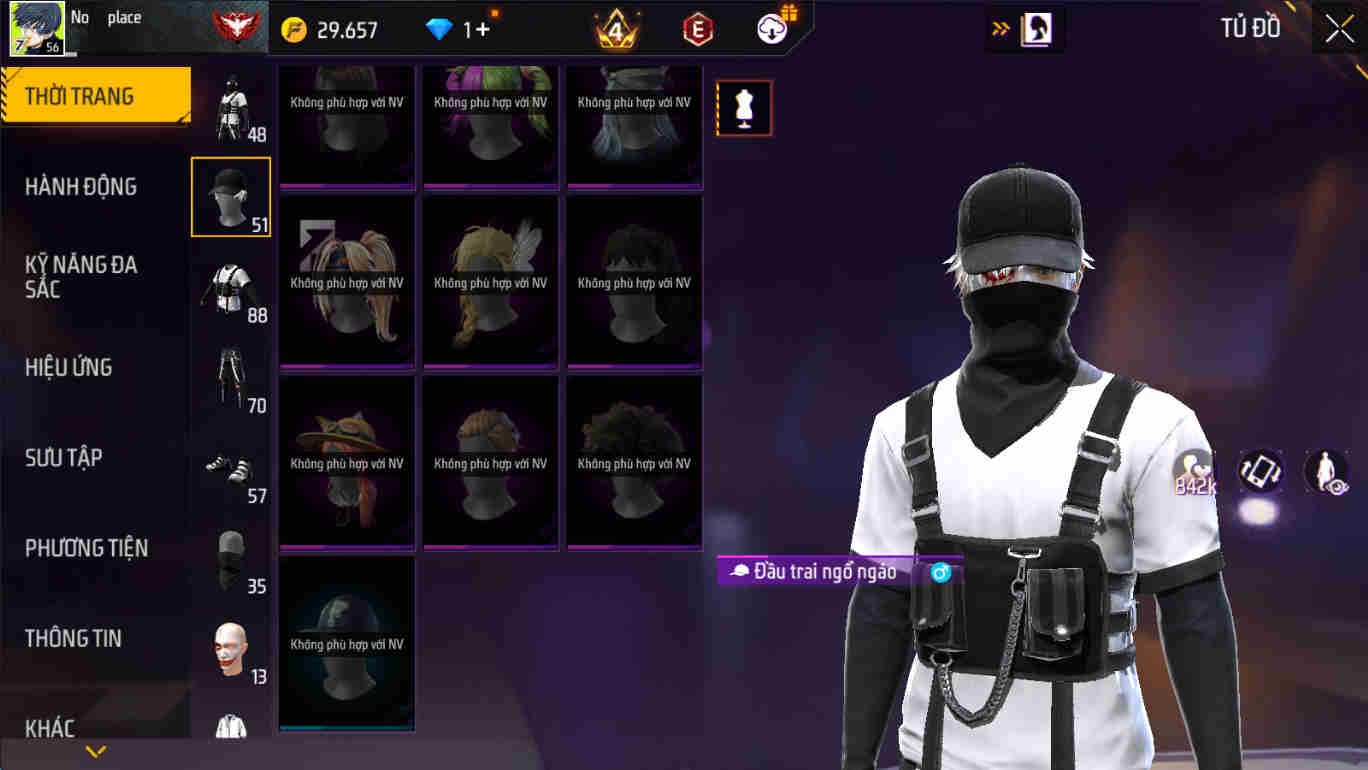Open the face category showing 13 items
1368x770 pixels.
[x=230, y=646]
